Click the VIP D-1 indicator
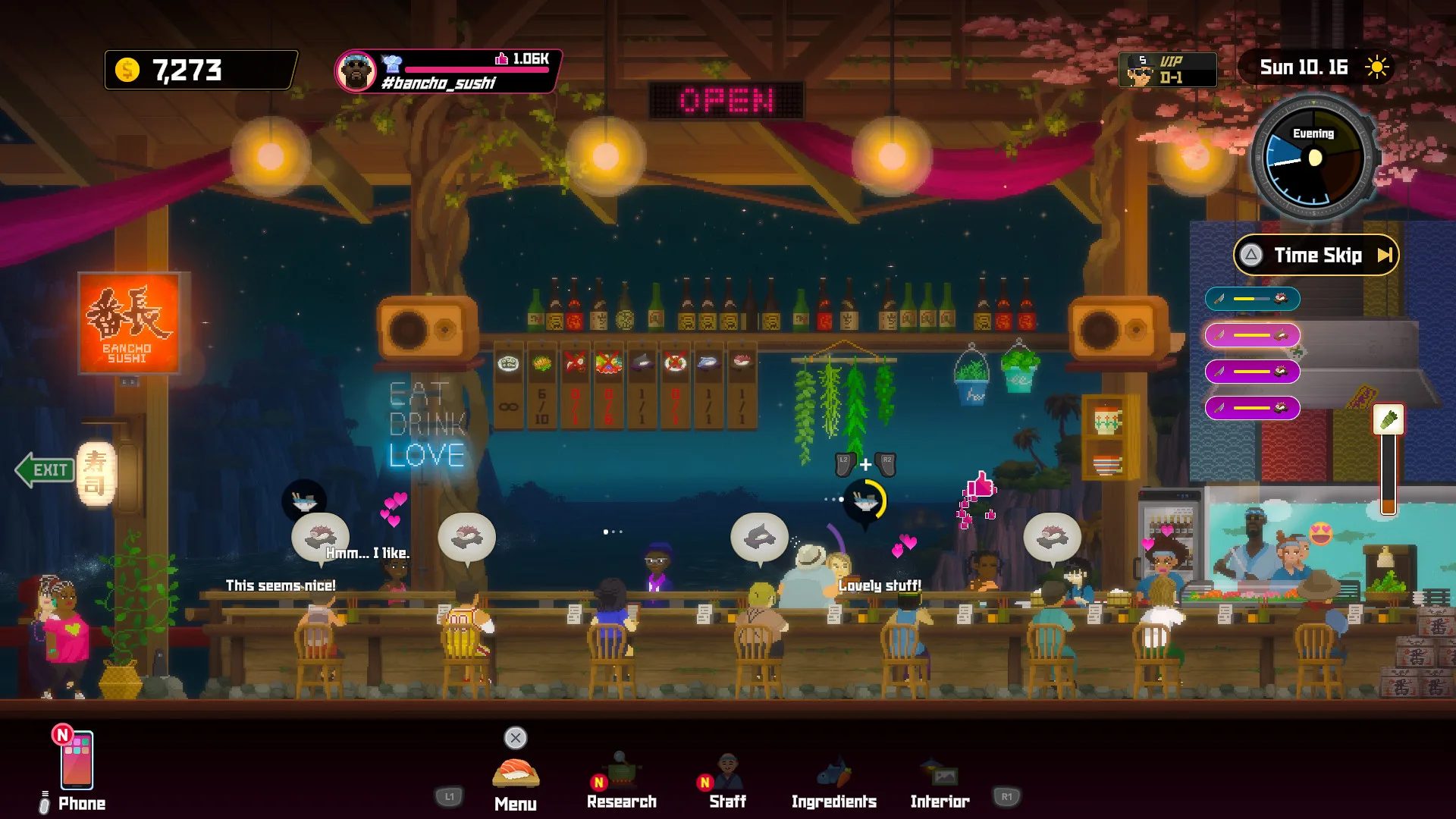Image resolution: width=1456 pixels, height=819 pixels. (1167, 70)
